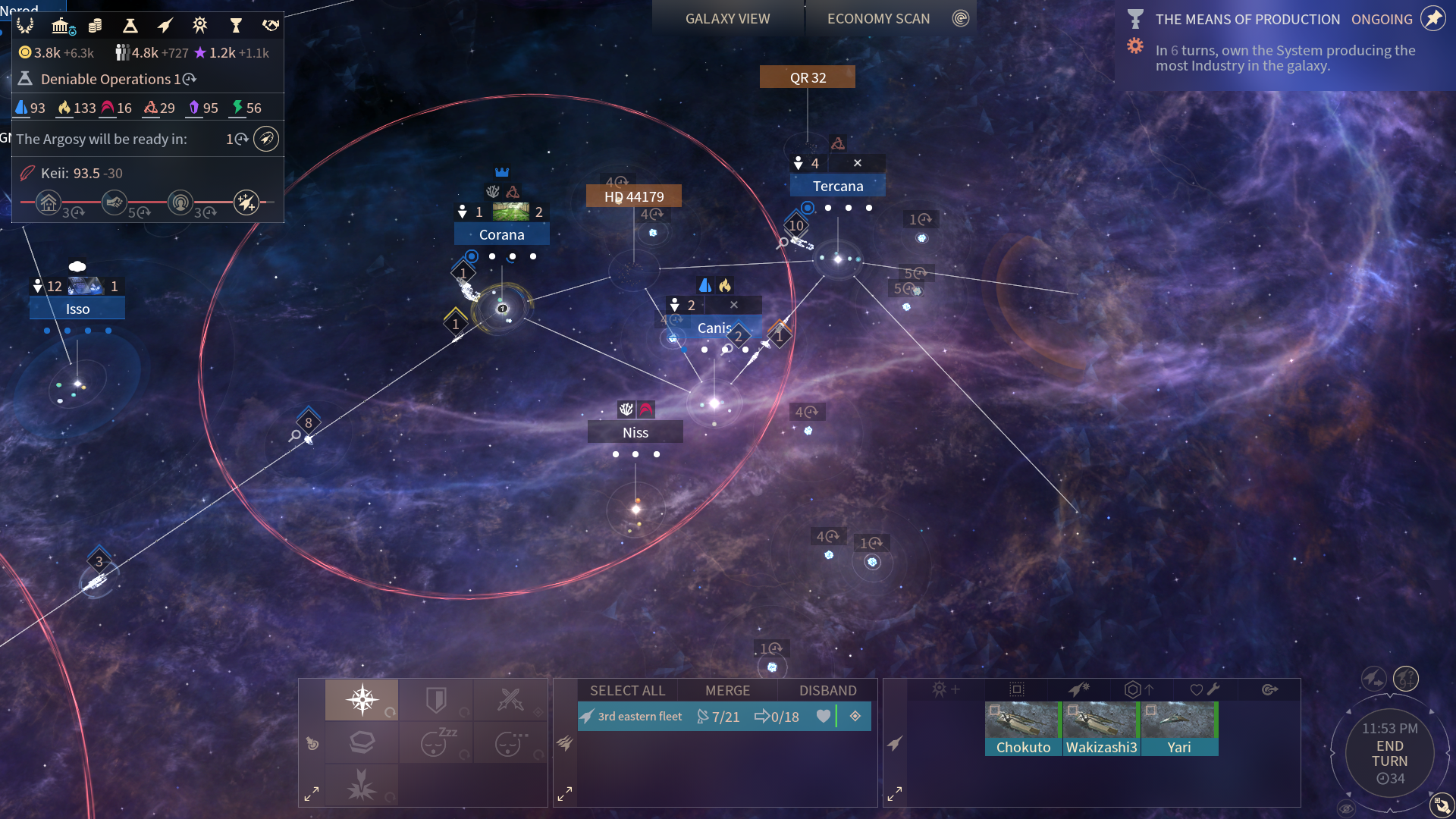This screenshot has height=819, width=1456.
Task: Select the Niss system label
Action: [635, 433]
